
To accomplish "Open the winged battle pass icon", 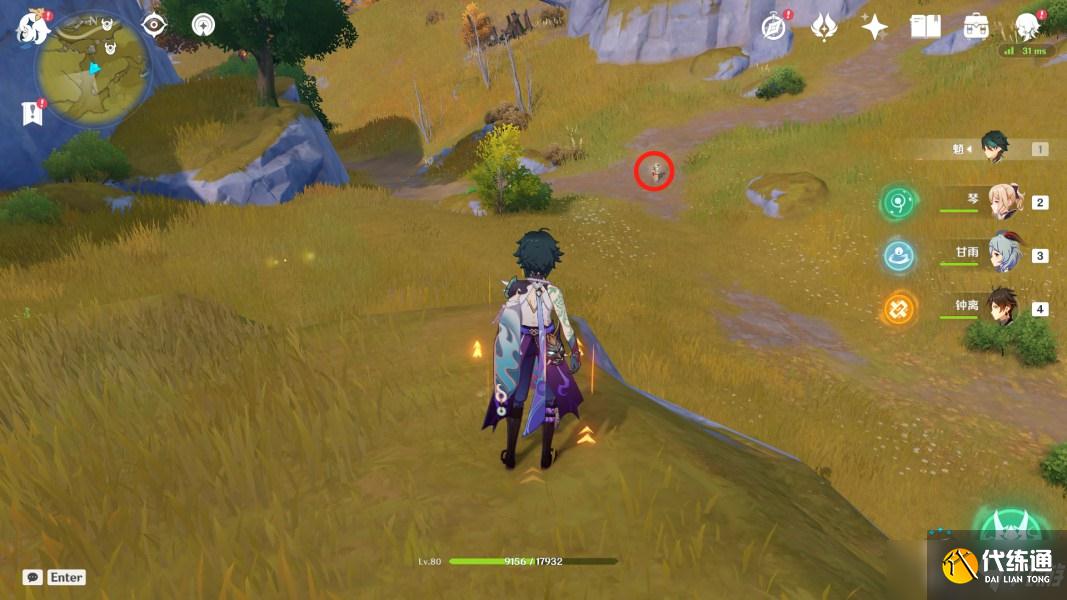I will click(x=824, y=27).
